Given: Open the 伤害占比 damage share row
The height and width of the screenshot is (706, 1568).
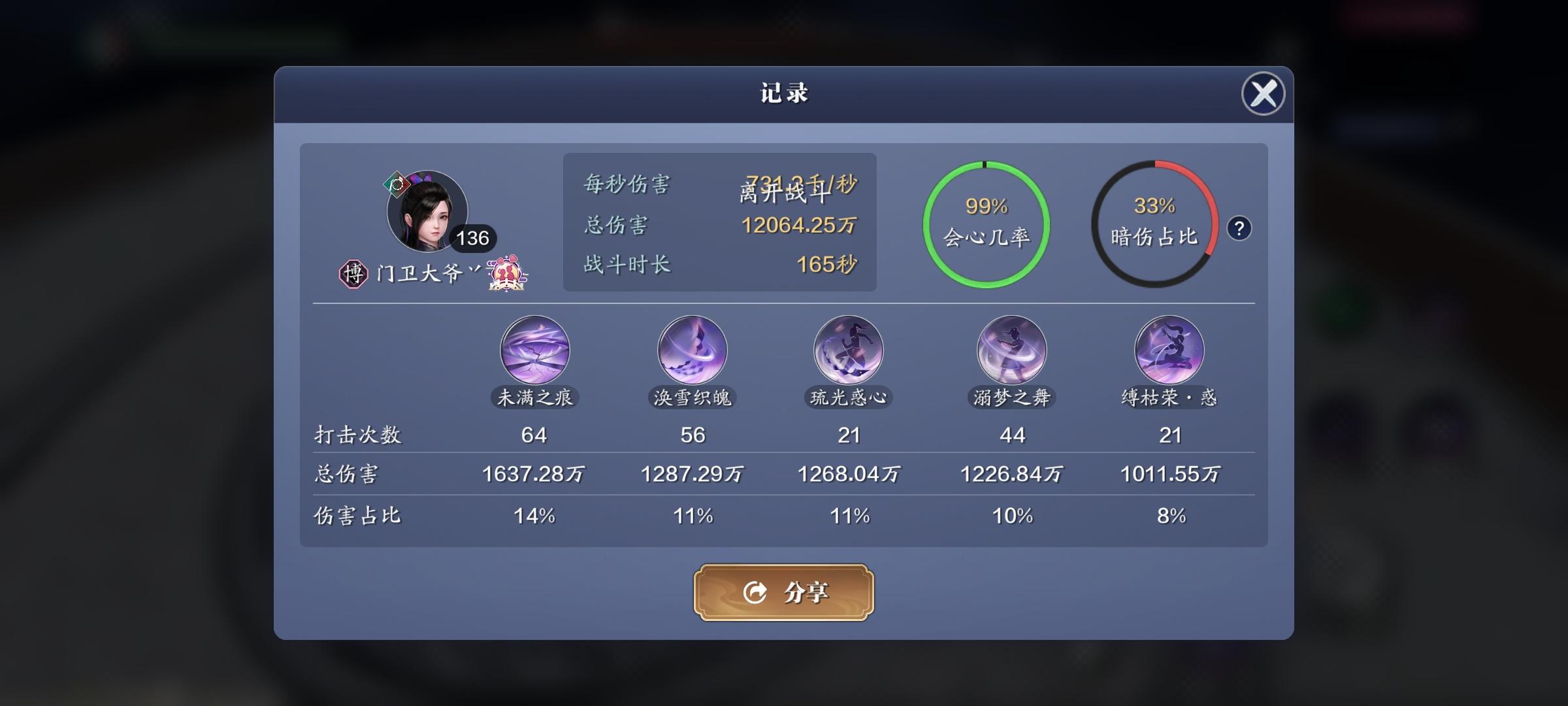Looking at the screenshot, I should click(x=357, y=516).
